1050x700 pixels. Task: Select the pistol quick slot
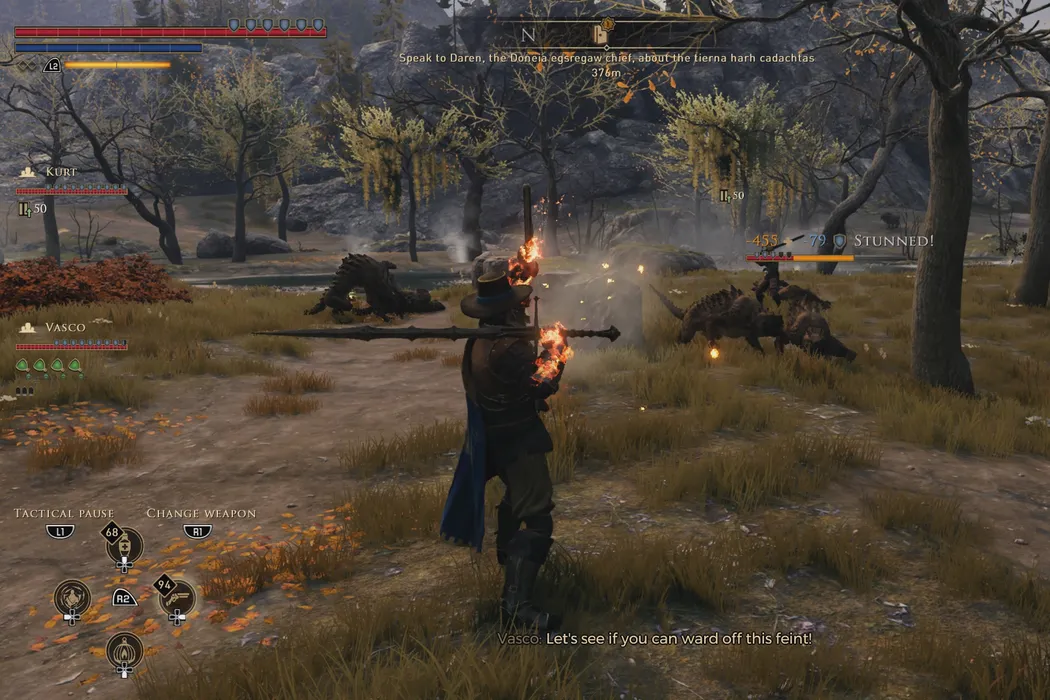[178, 598]
